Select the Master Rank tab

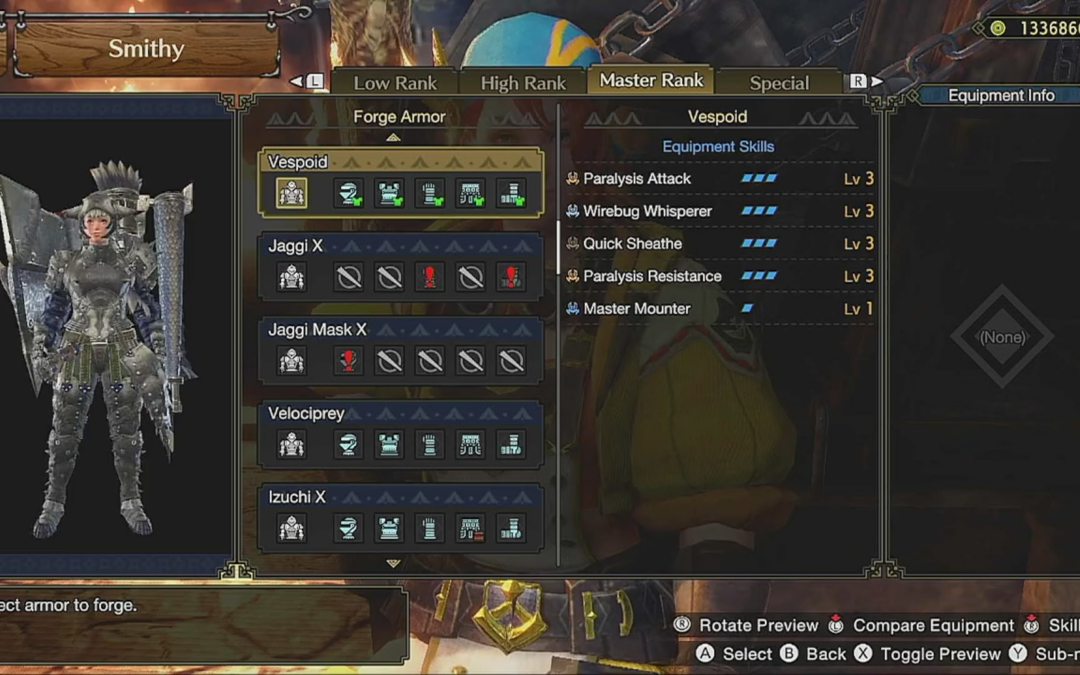coord(651,81)
